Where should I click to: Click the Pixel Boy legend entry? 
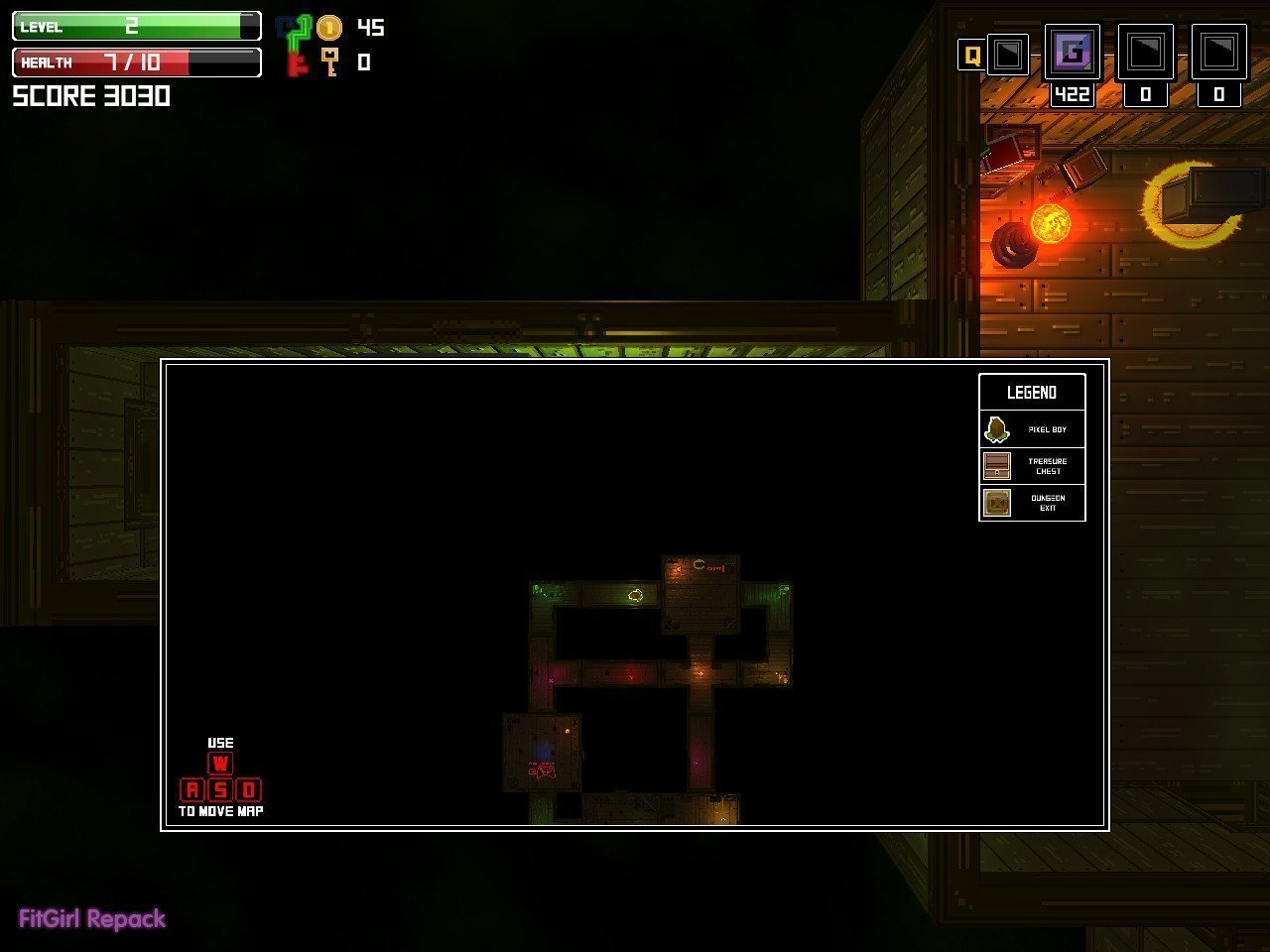click(1032, 429)
